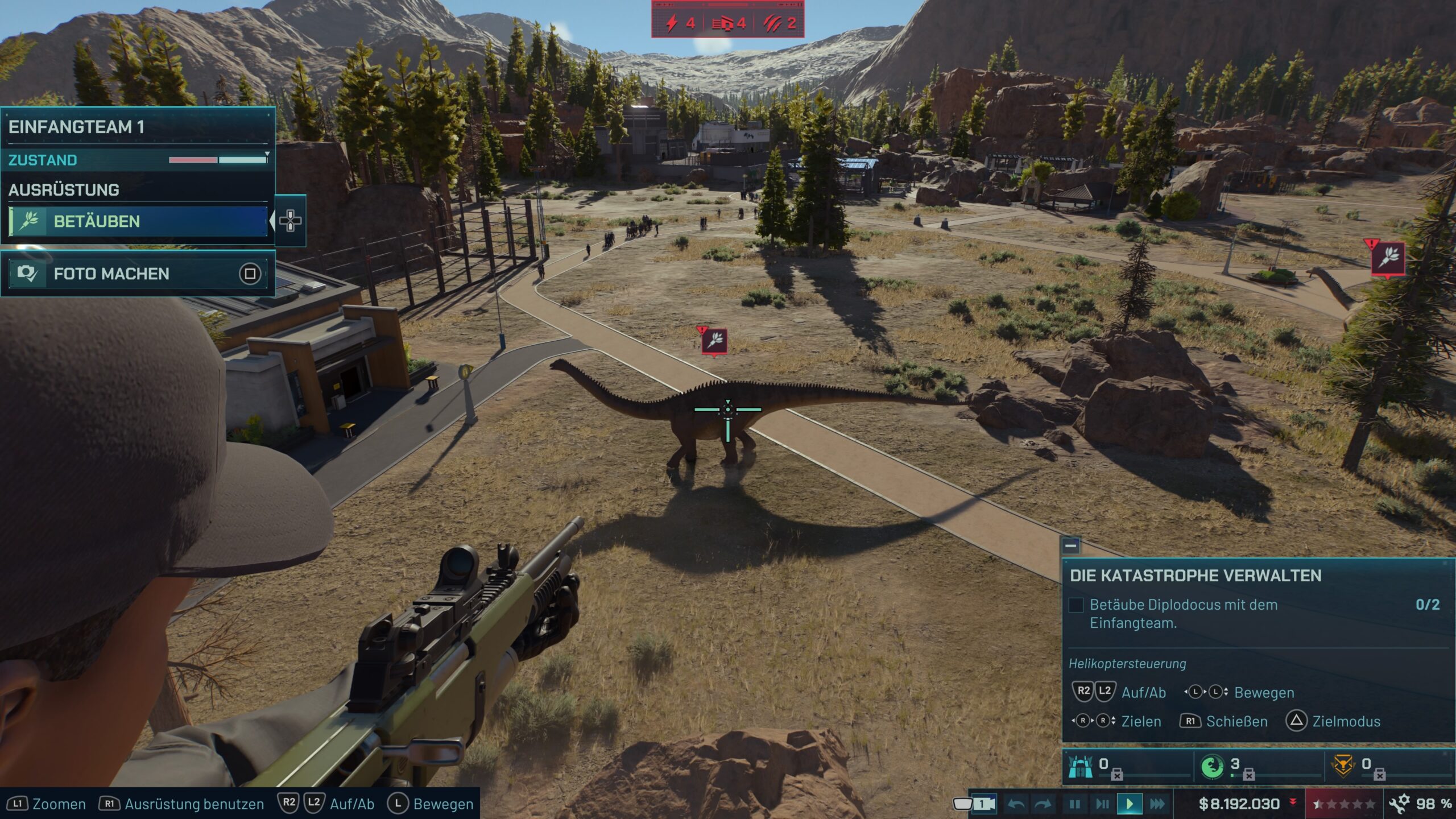
Task: Choose the Foto machen option
Action: pos(138,274)
